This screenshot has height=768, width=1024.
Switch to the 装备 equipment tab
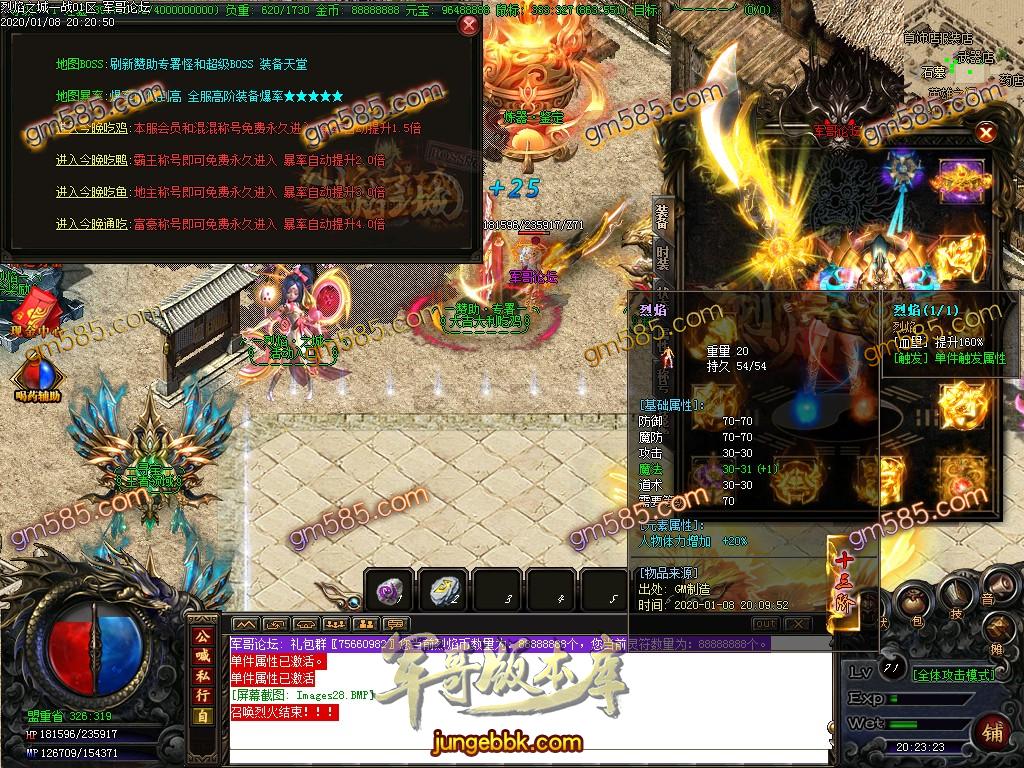coord(662,215)
